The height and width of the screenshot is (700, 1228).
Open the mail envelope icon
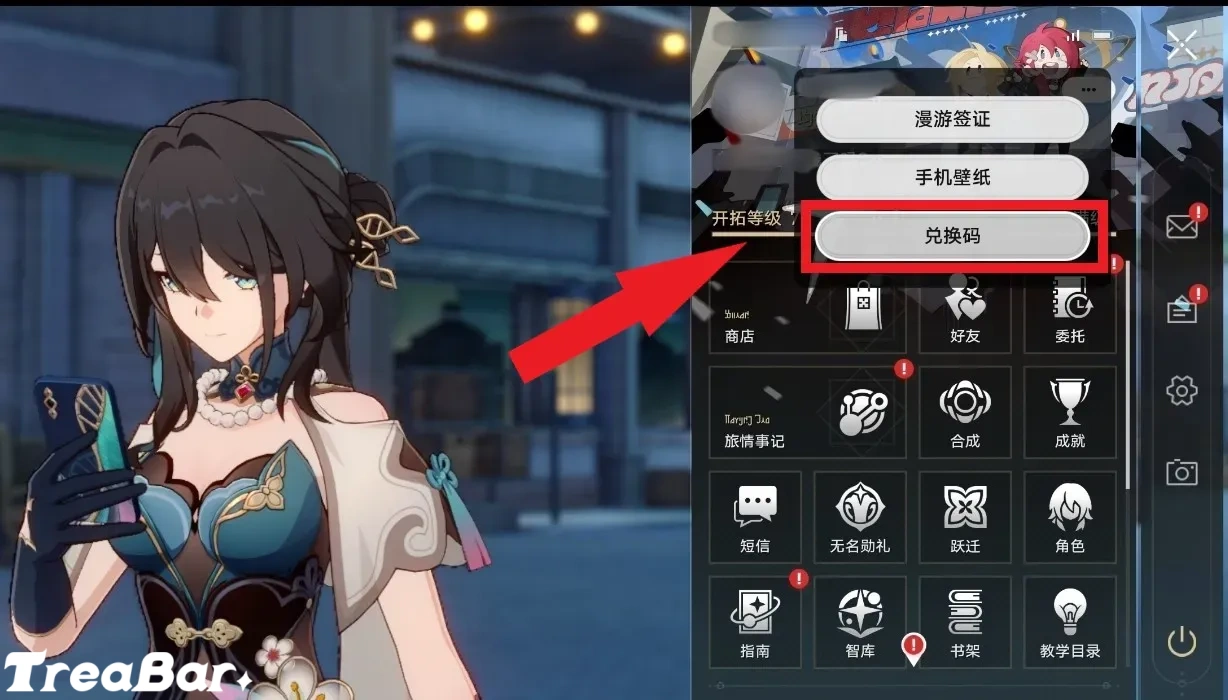pos(1182,227)
